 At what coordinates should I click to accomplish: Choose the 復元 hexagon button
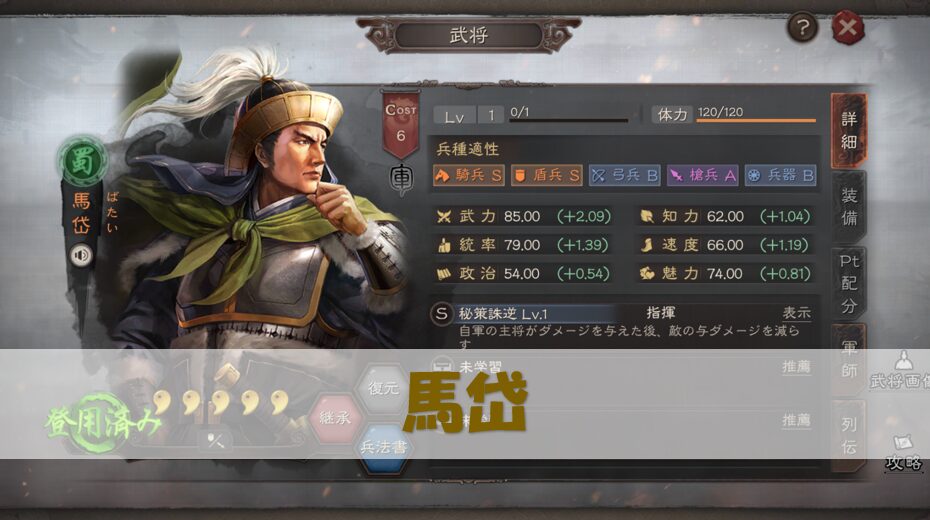tap(384, 389)
